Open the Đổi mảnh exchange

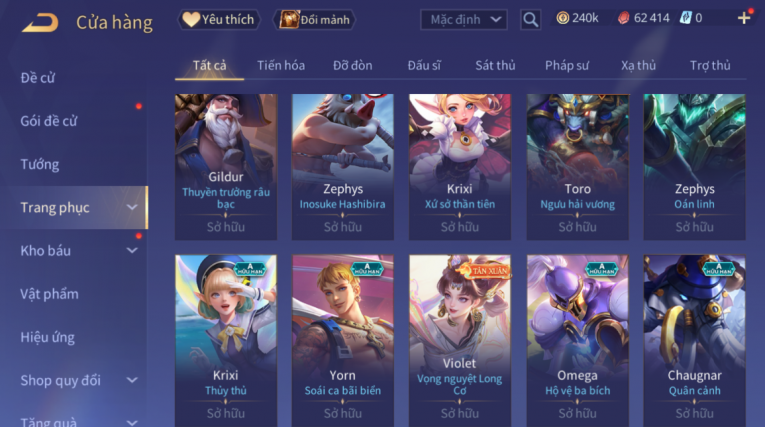(x=314, y=19)
